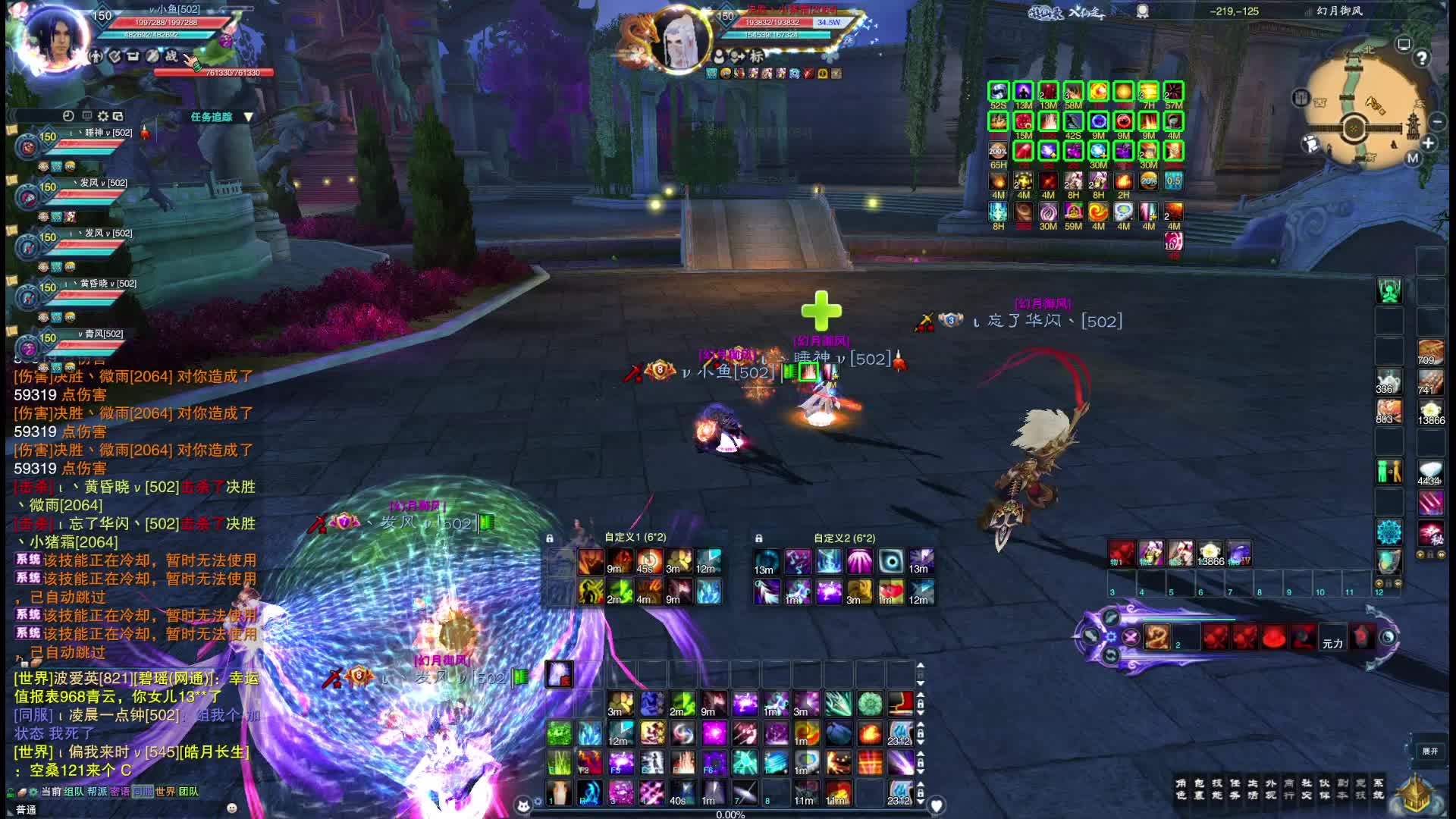Zoom in the minimap with plus button
1456x819 pixels.
(1429, 143)
